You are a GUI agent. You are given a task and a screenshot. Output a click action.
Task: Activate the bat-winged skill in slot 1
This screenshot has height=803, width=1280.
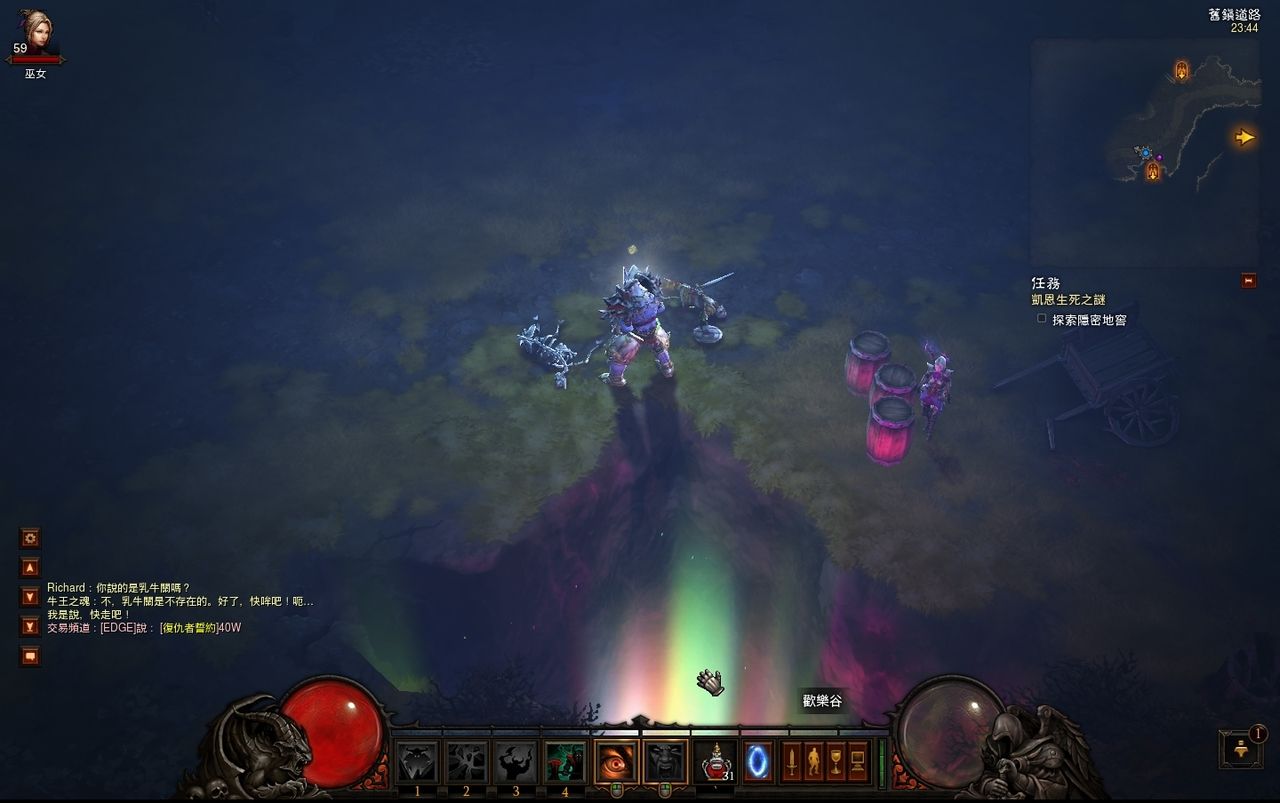pyautogui.click(x=417, y=762)
